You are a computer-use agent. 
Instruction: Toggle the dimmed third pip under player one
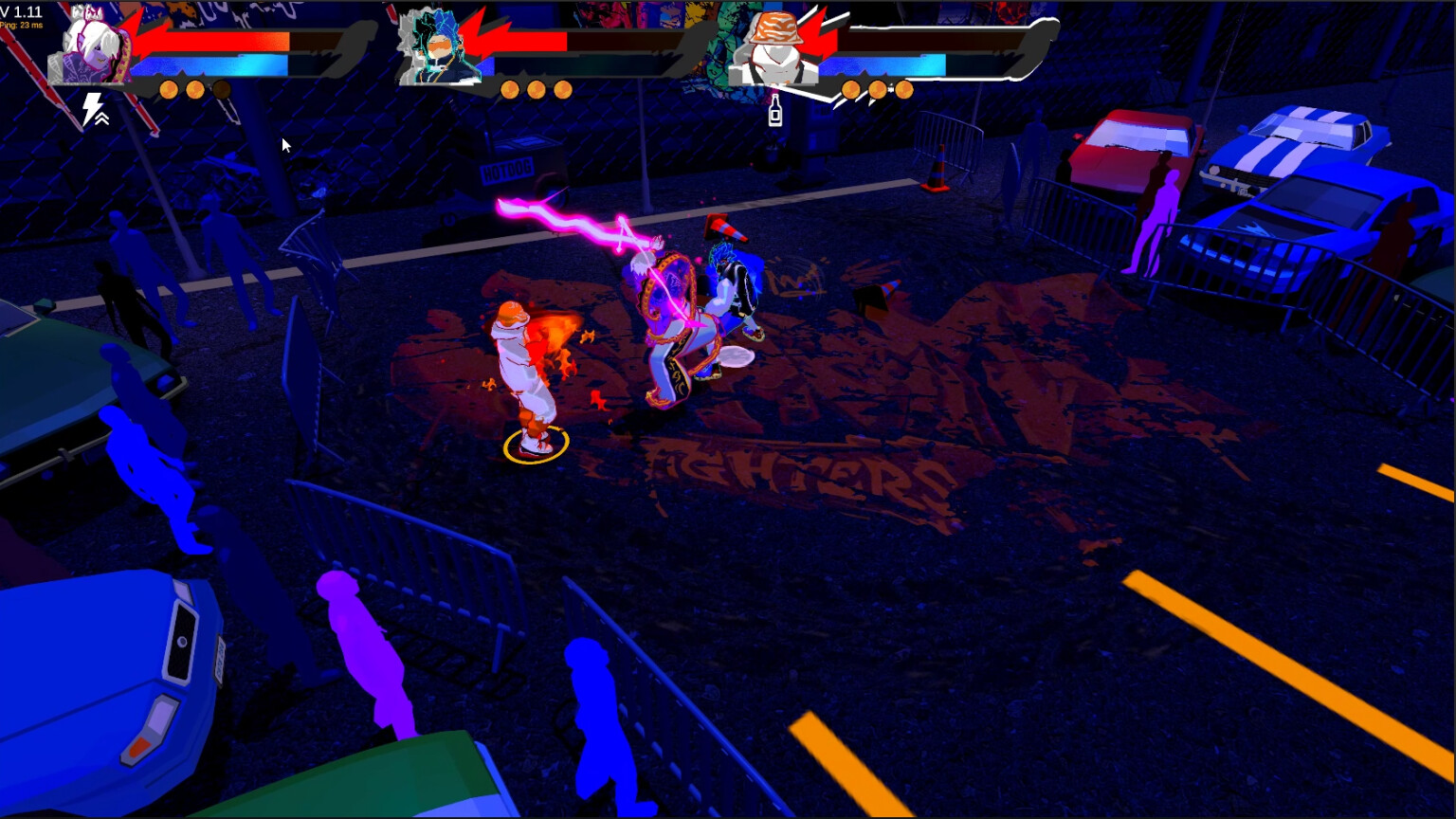coord(221,89)
